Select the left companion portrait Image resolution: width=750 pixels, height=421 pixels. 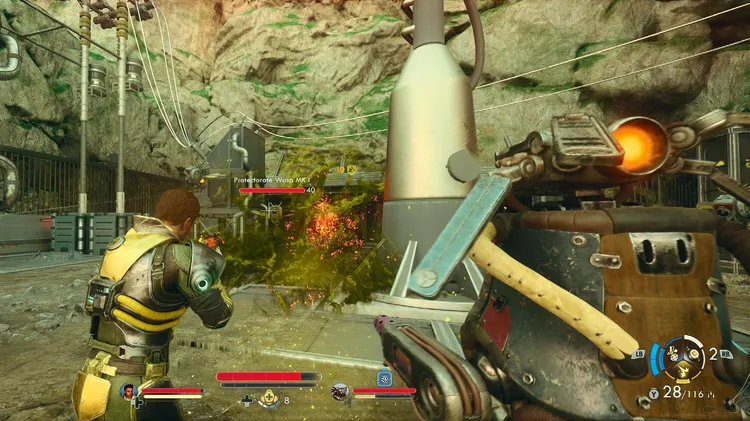(x=129, y=391)
